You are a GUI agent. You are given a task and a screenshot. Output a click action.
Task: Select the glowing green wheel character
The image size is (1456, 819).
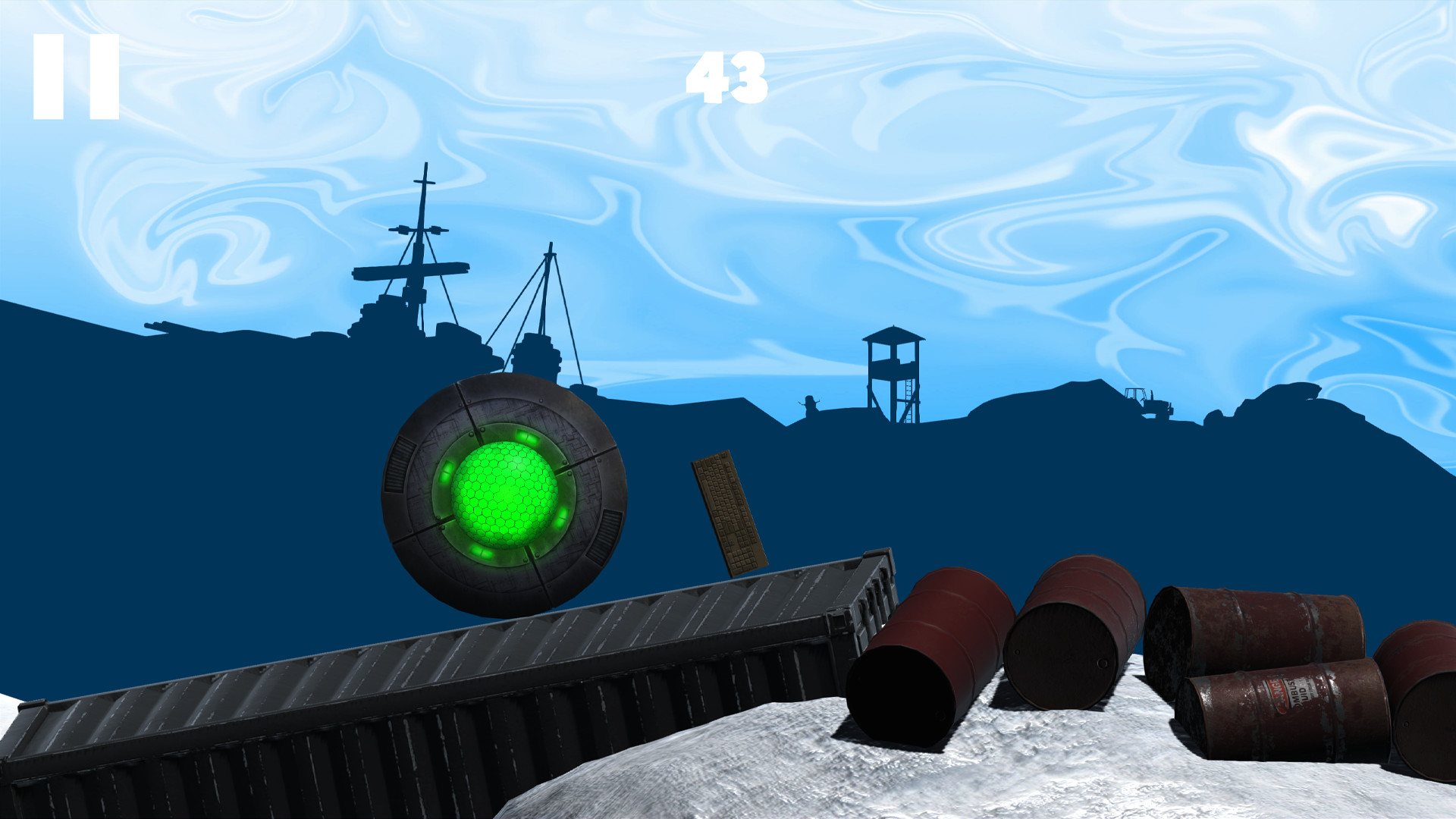click(504, 497)
